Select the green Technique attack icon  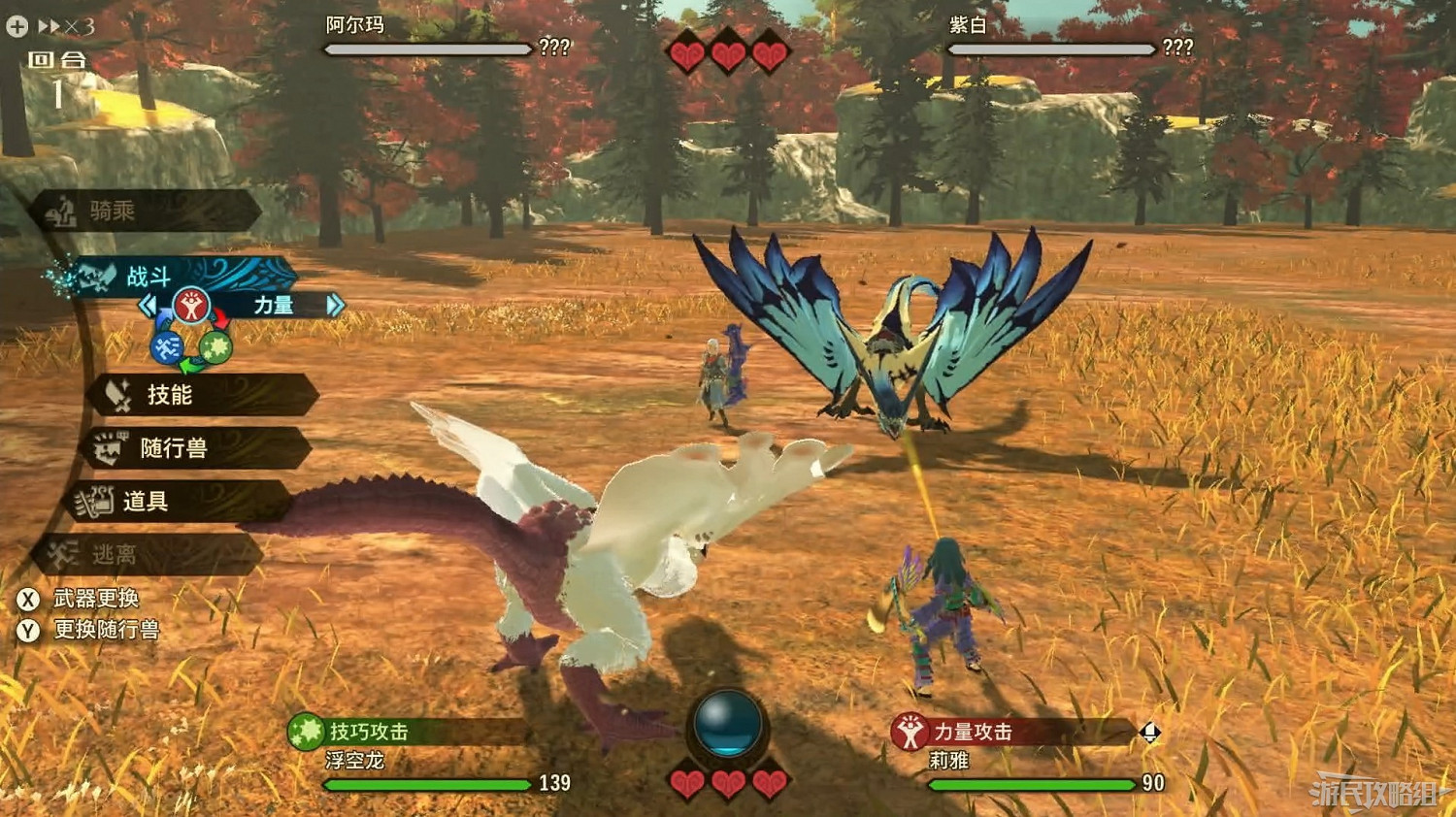(x=215, y=347)
